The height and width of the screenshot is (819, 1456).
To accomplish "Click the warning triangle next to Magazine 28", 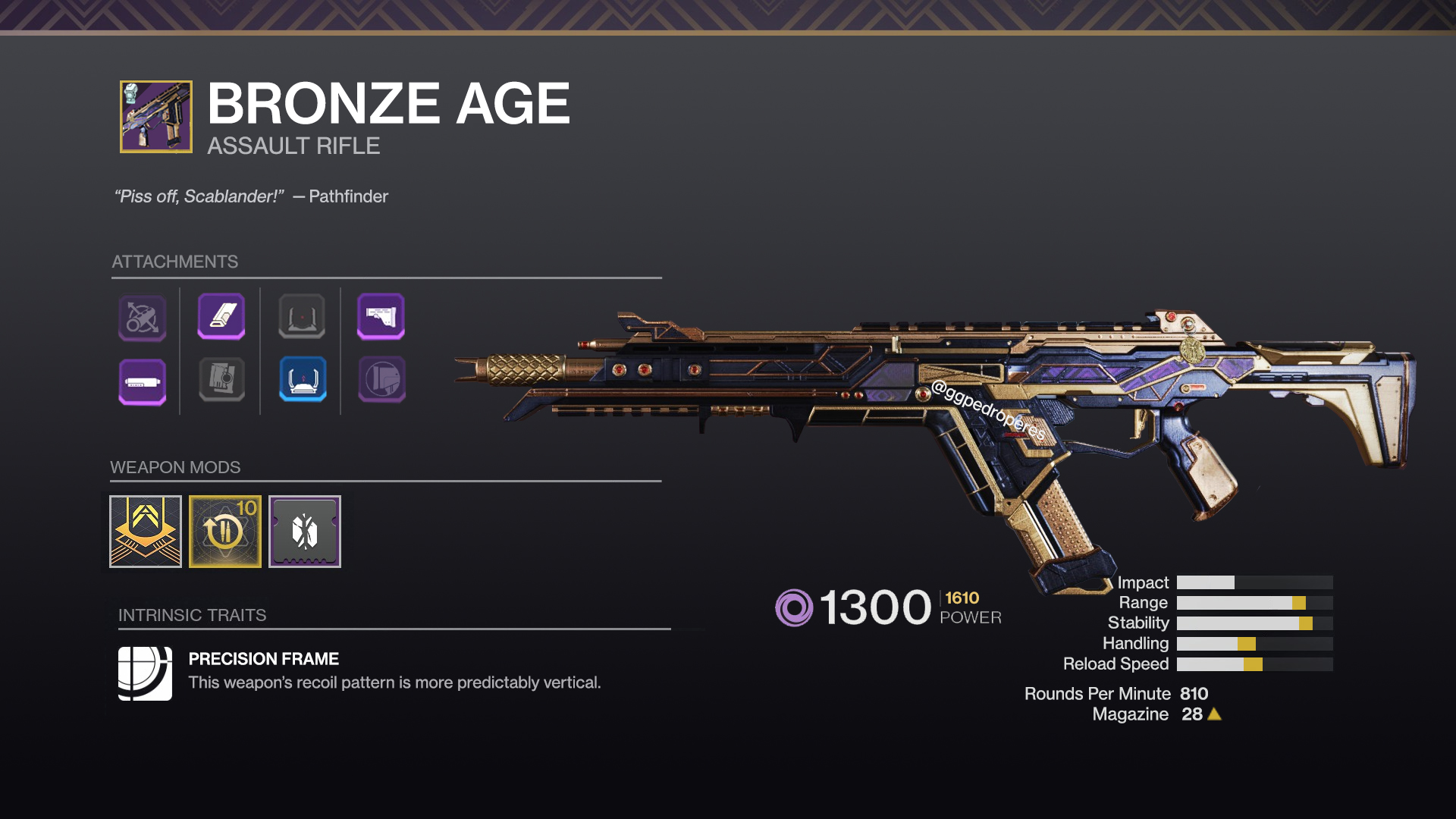I will [1218, 714].
